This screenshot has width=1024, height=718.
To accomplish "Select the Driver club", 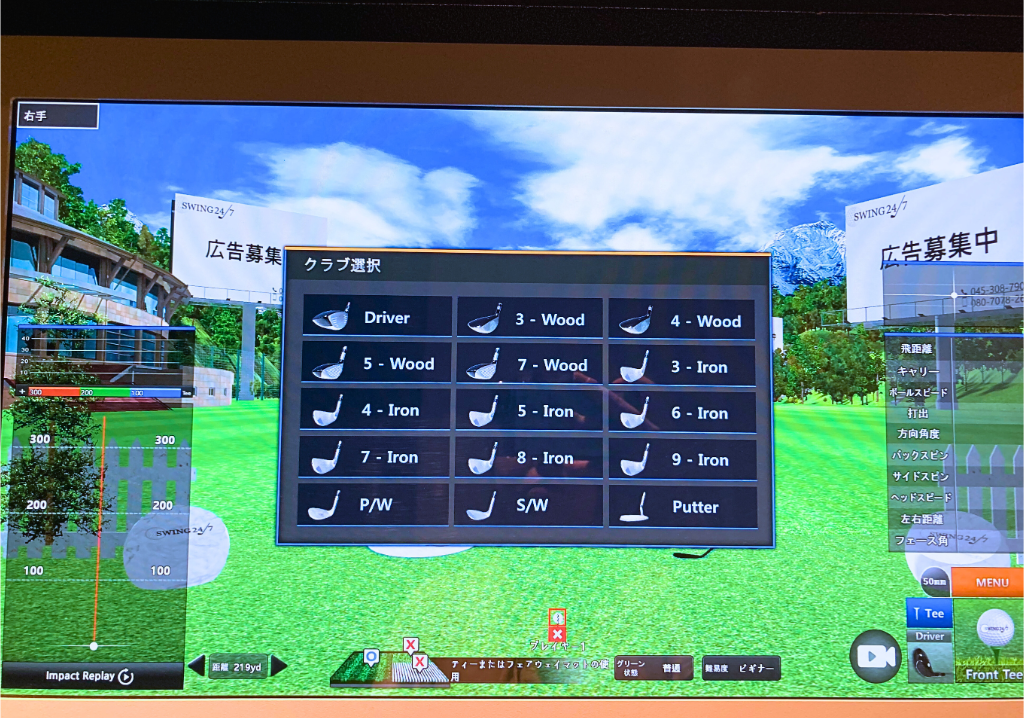I will [x=377, y=318].
